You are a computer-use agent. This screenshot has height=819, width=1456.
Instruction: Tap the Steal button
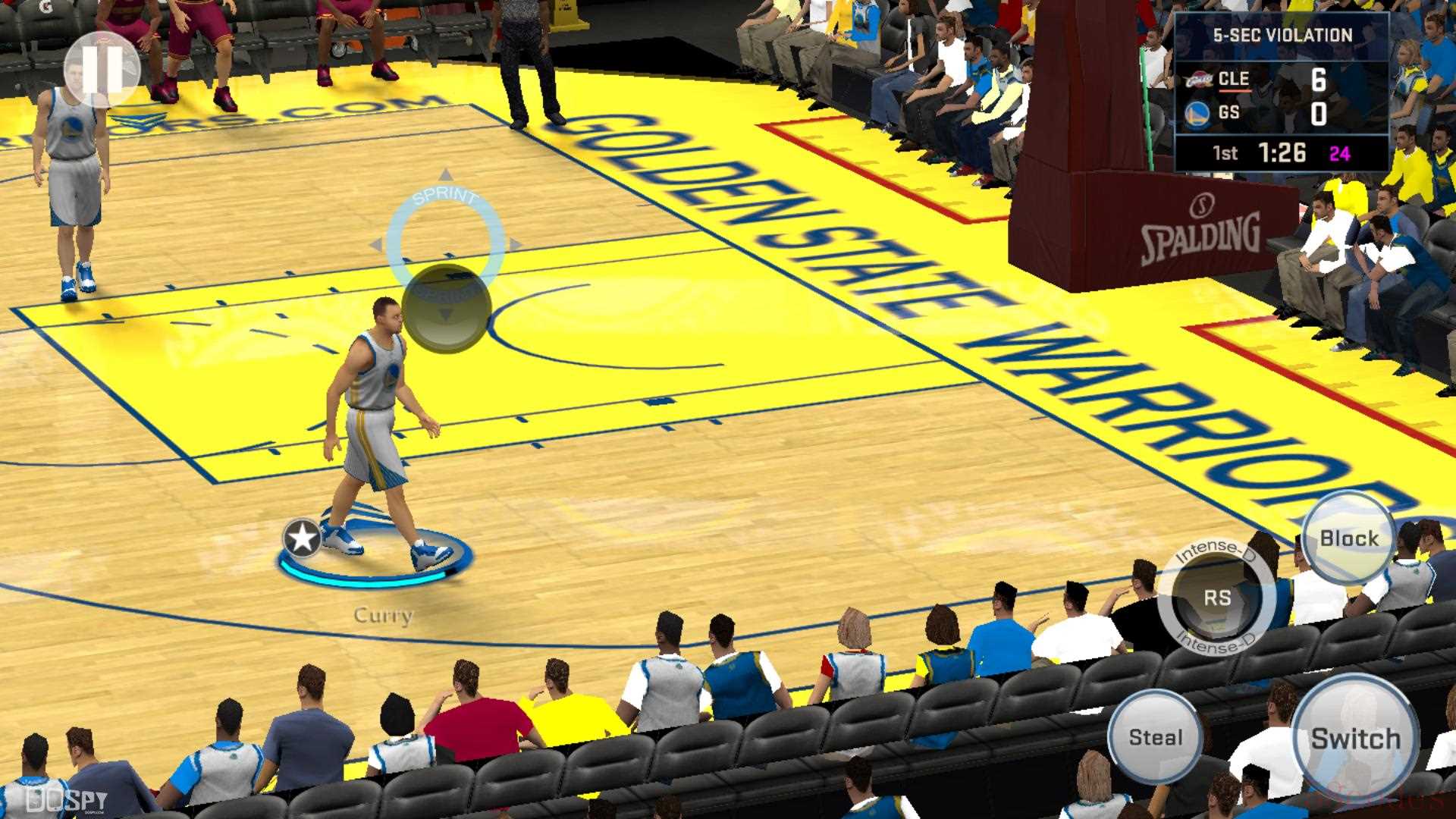[1155, 736]
